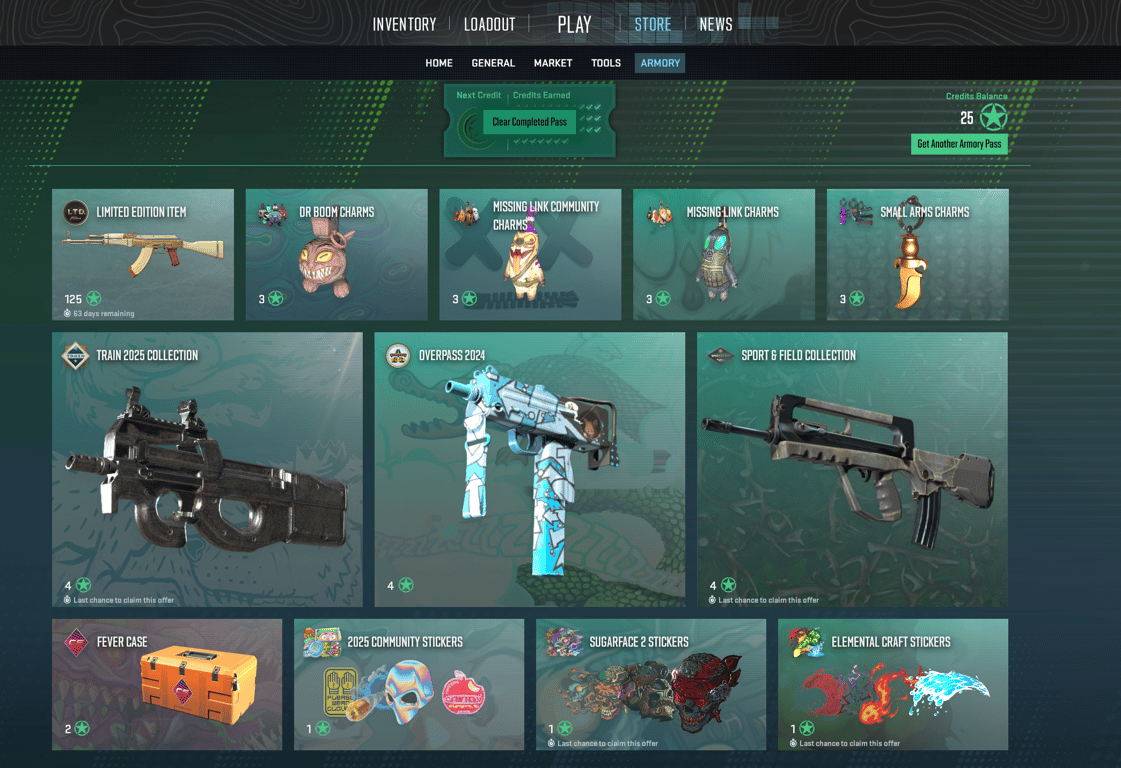Switch to the Home store tab
1121x768 pixels.
click(x=439, y=63)
